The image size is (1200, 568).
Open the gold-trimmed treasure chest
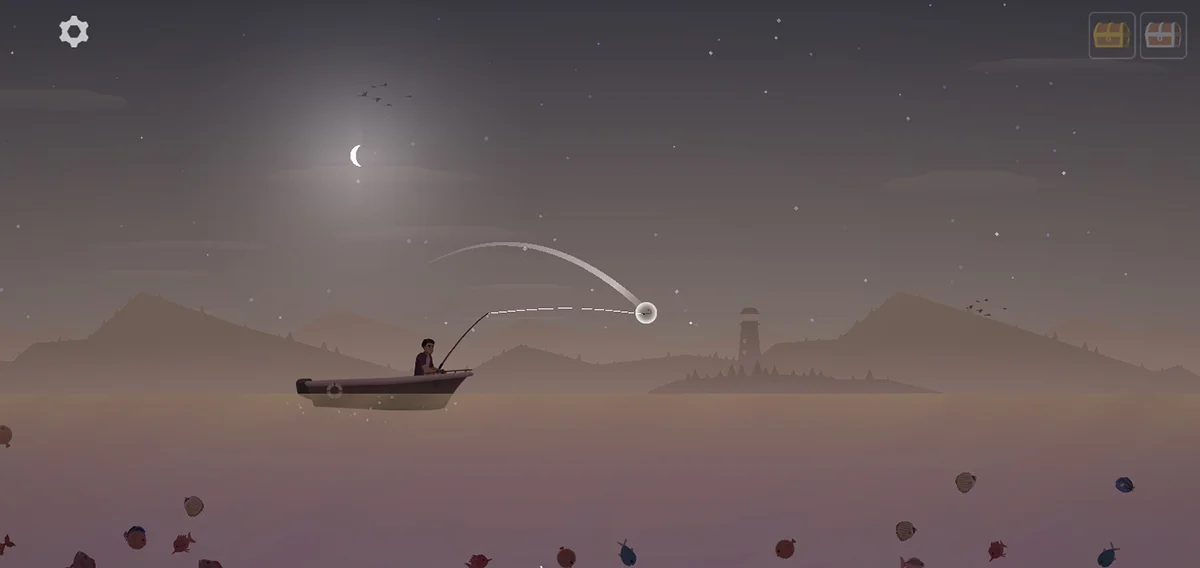pos(1111,36)
